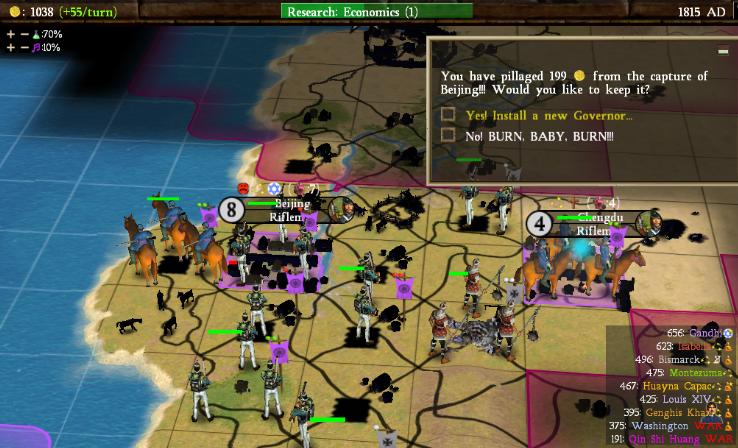
Task: Increase the culture rate percentage
Action: coord(10,47)
